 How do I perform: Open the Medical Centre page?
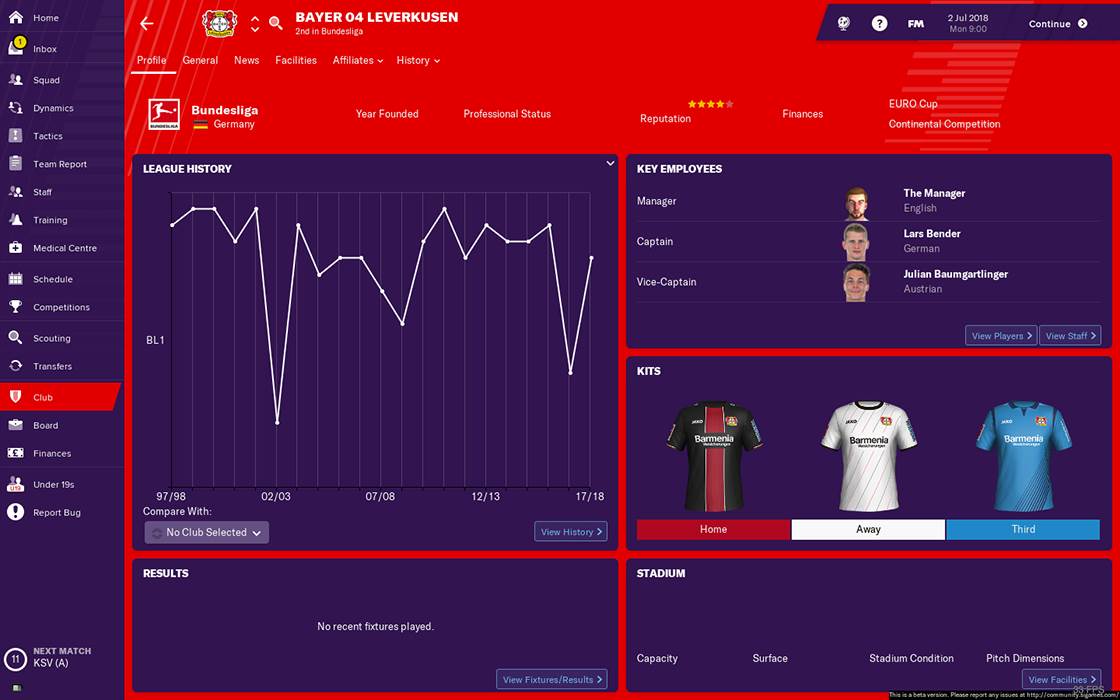pos(64,248)
